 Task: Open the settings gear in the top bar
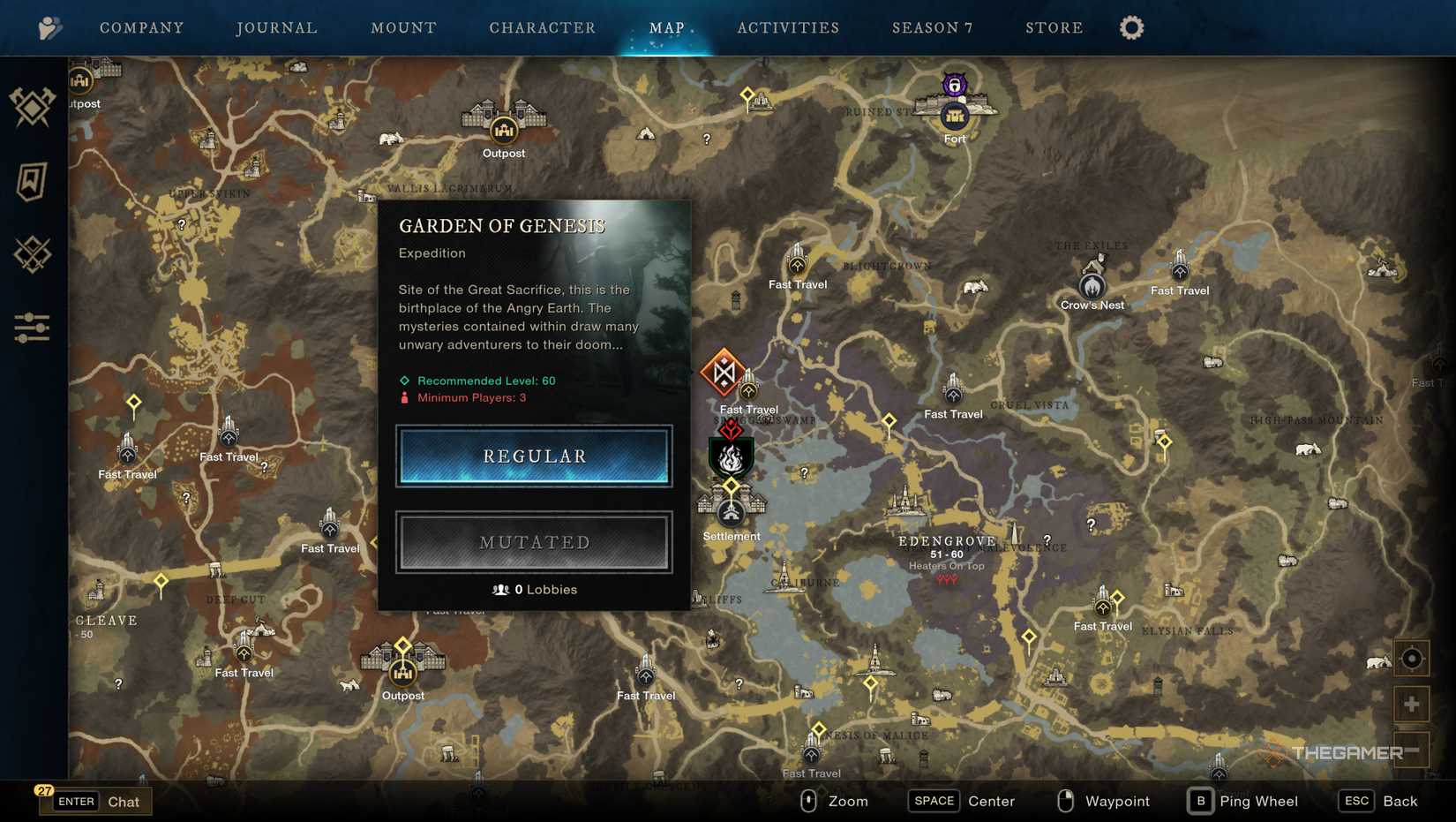point(1132,27)
